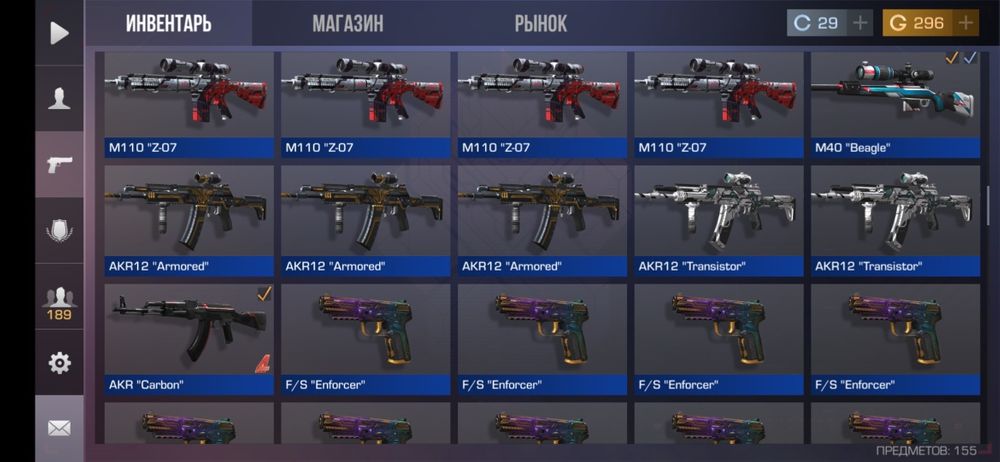This screenshot has height=462, width=1000.
Task: Show the friends list with 189
Action: click(x=59, y=302)
